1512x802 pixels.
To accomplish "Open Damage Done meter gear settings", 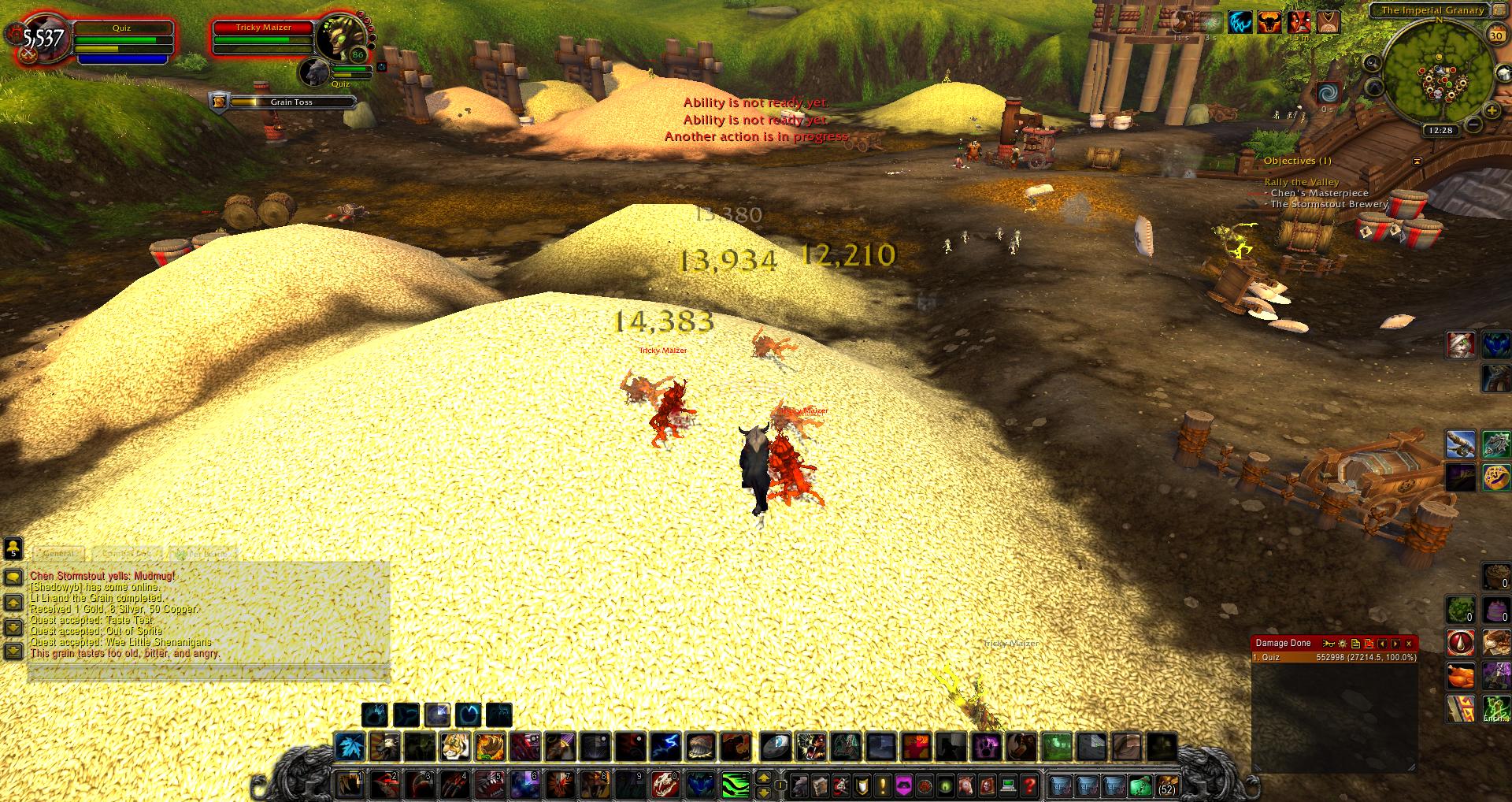I will [x=1342, y=644].
